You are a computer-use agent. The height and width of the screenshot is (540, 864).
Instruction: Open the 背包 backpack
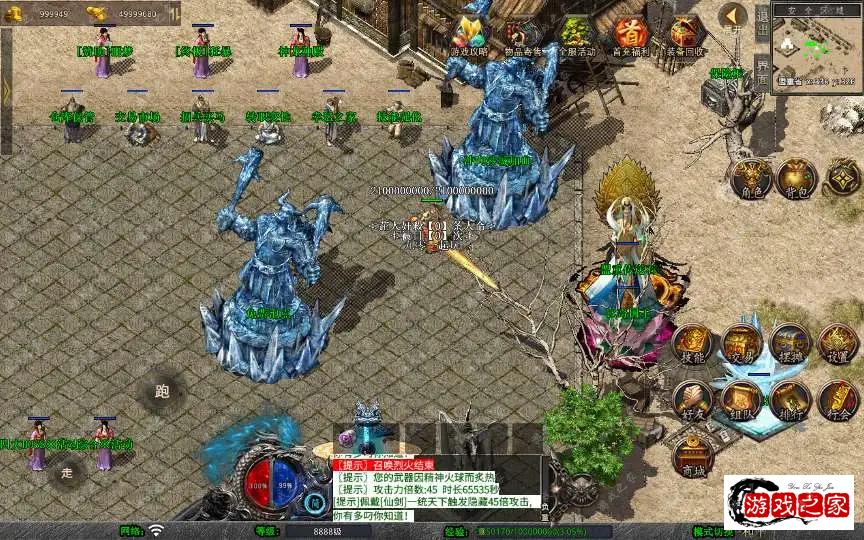click(797, 178)
